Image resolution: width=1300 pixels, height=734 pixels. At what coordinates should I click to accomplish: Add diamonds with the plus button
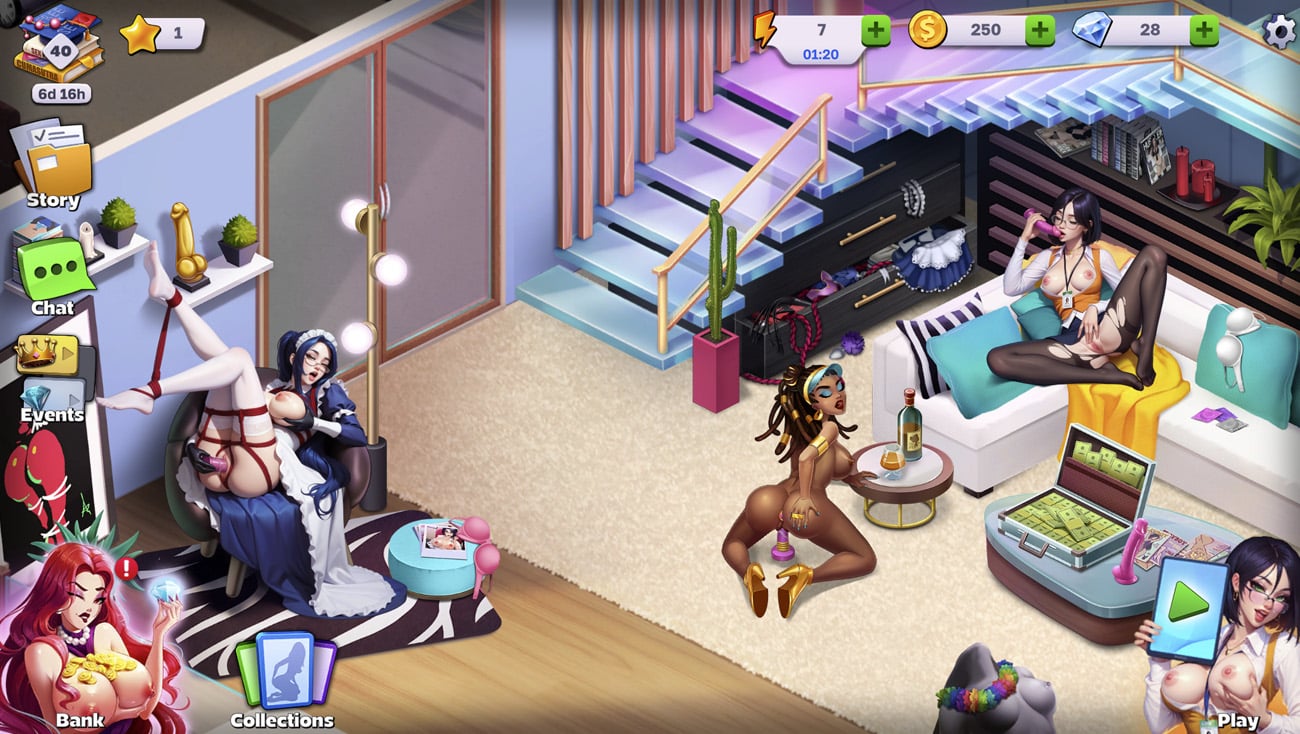(x=1204, y=30)
